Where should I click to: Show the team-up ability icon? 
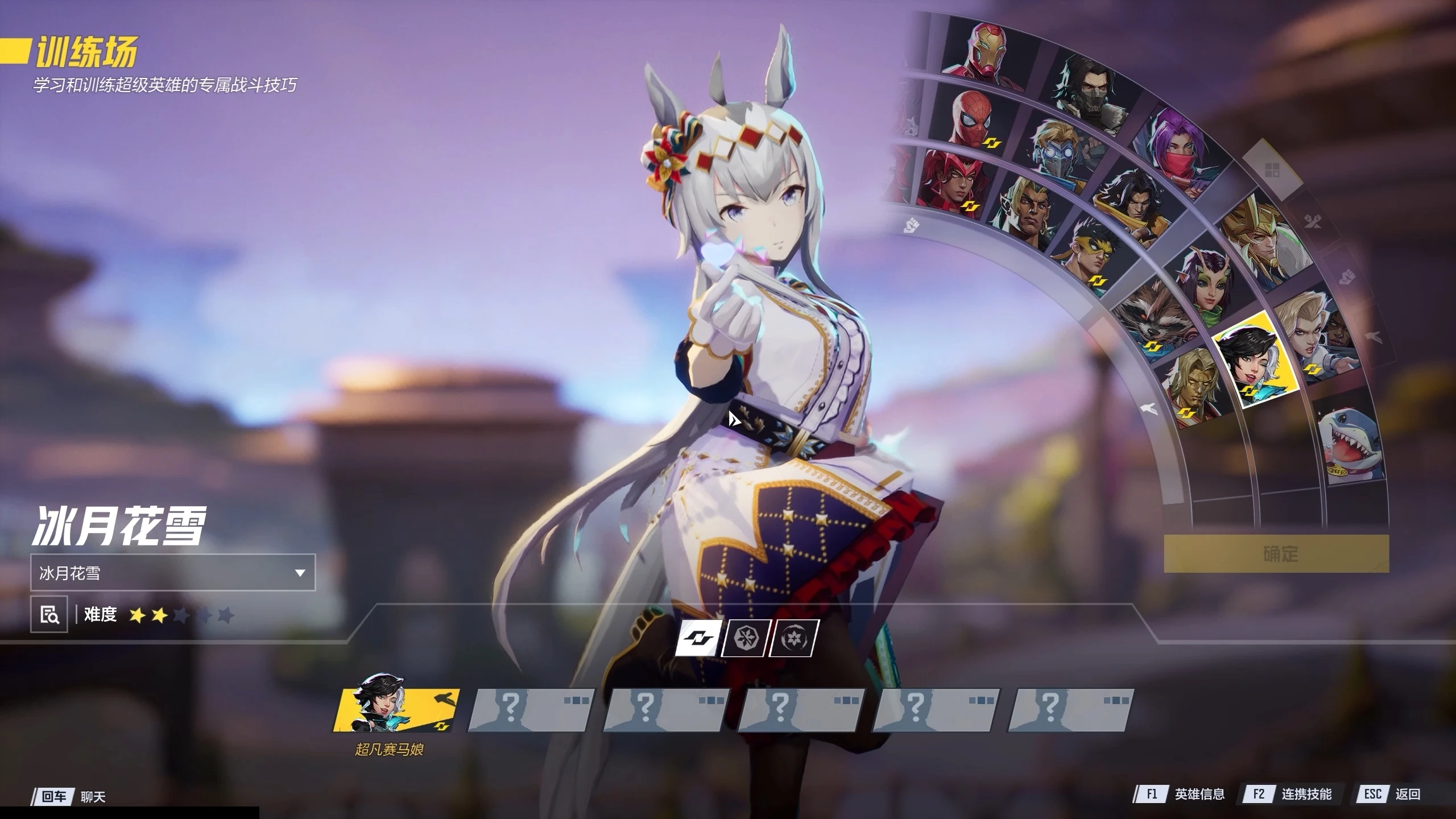point(697,638)
